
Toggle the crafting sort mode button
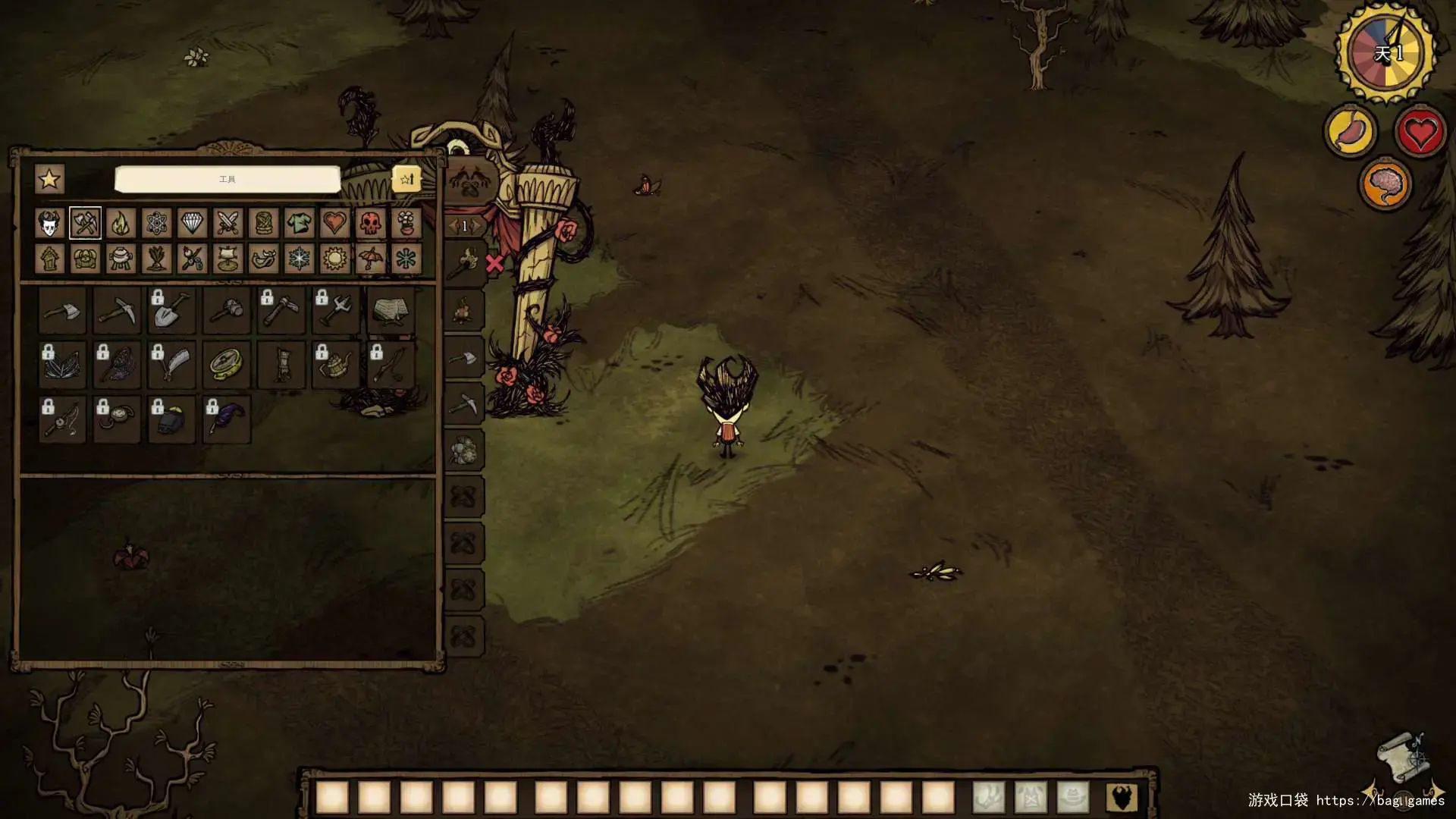(x=406, y=179)
